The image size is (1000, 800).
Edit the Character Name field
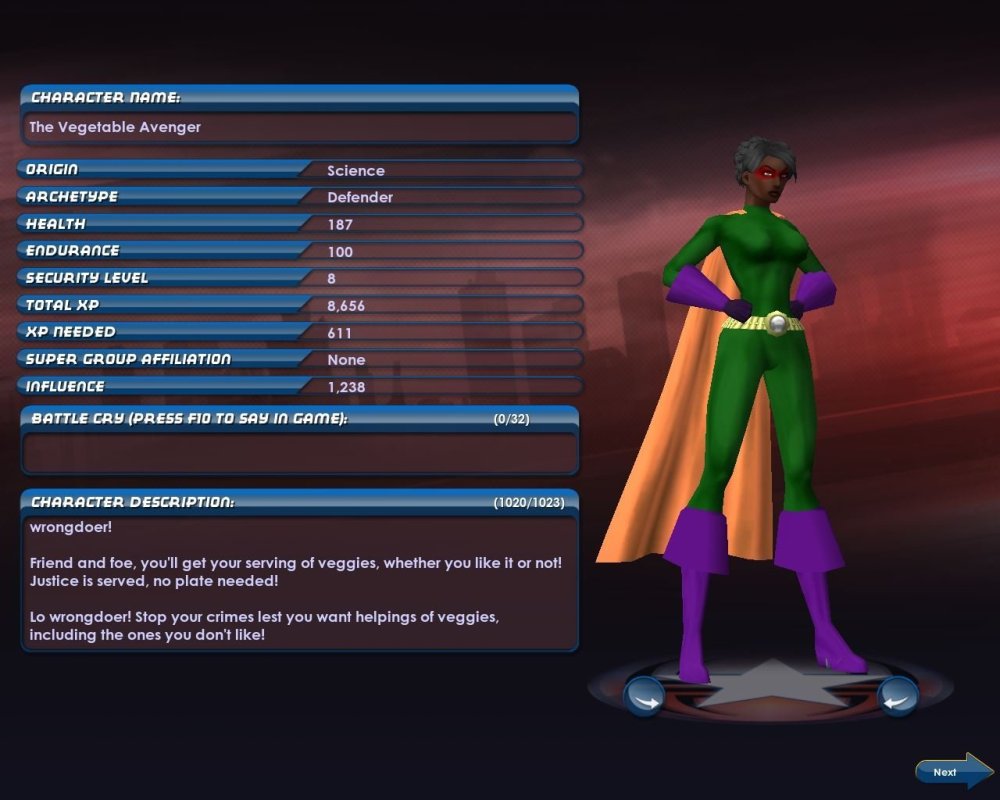coord(298,128)
